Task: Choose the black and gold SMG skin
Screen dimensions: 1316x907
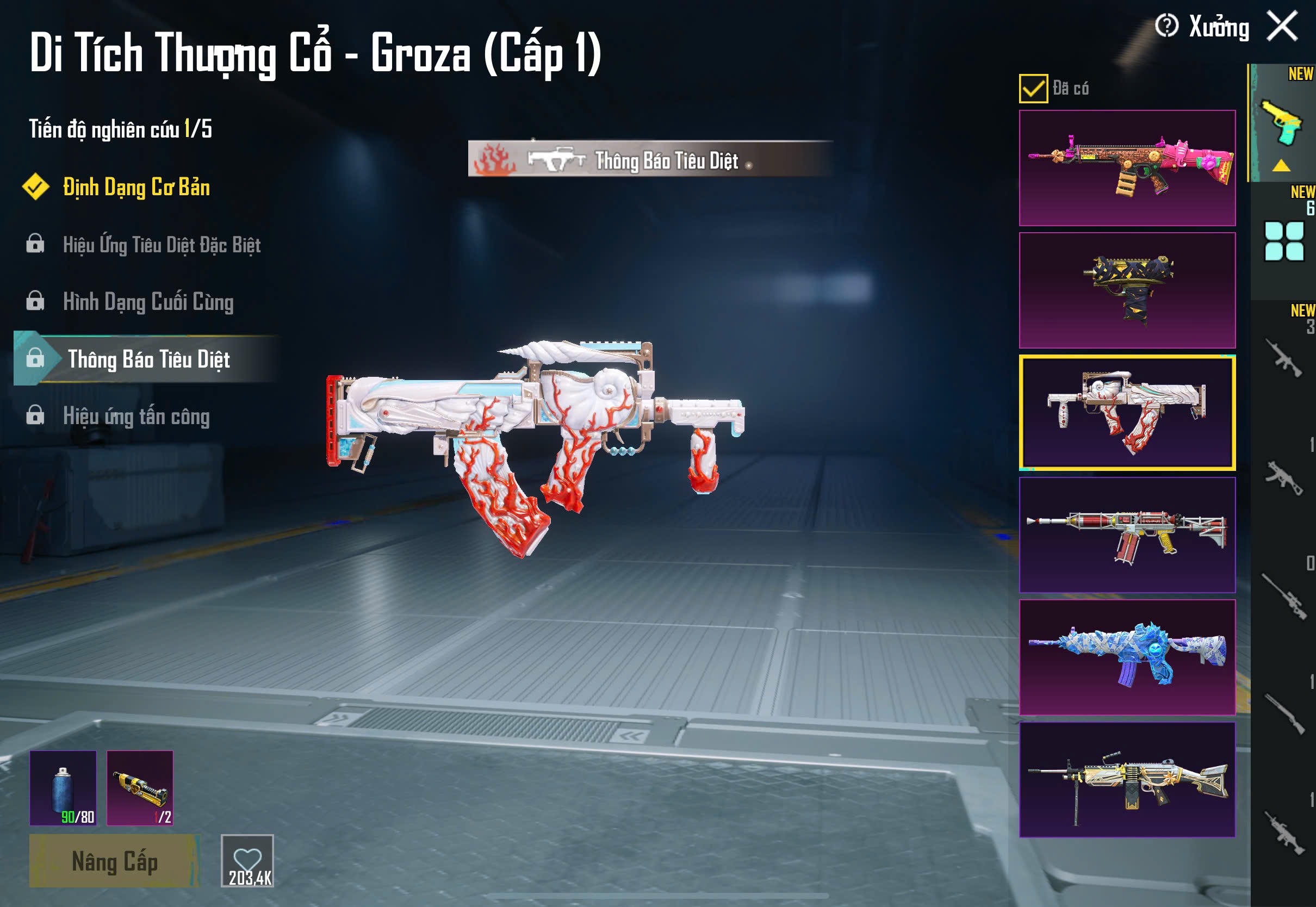Action: coord(1127,290)
